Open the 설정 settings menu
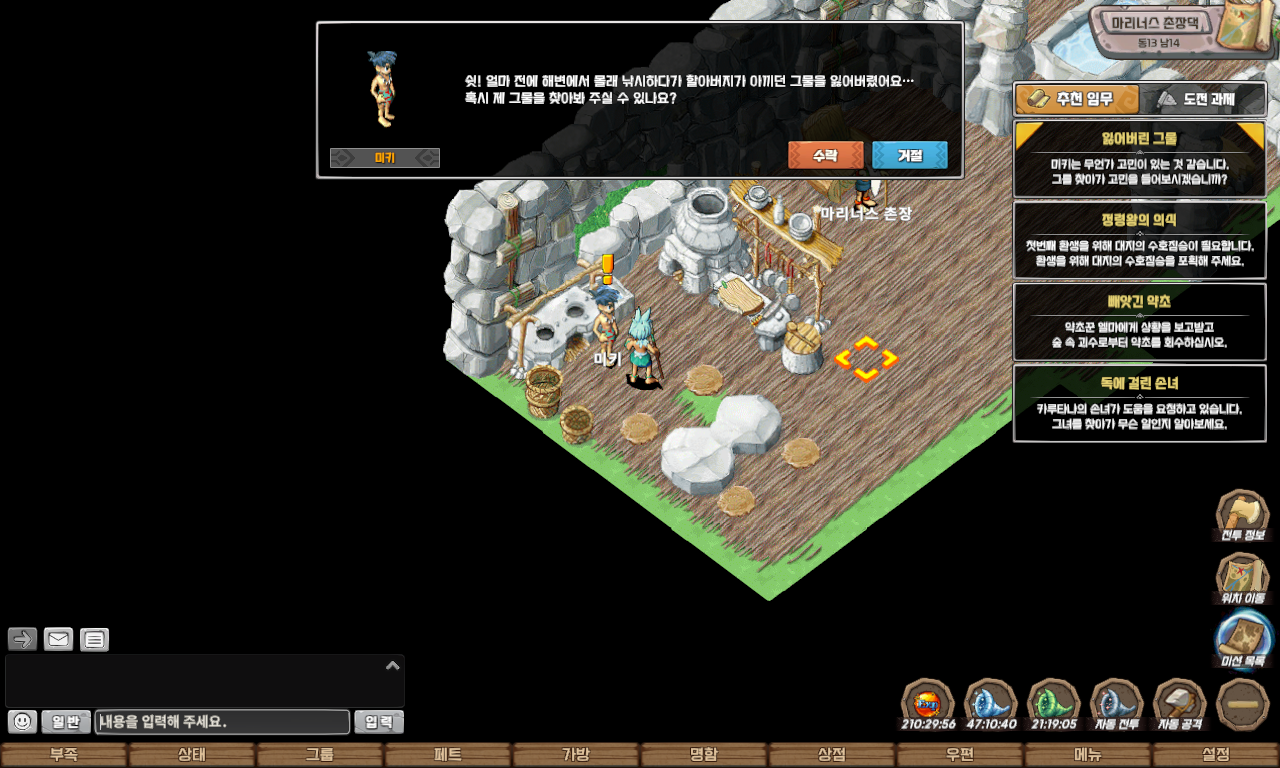The image size is (1280, 768). 1216,755
